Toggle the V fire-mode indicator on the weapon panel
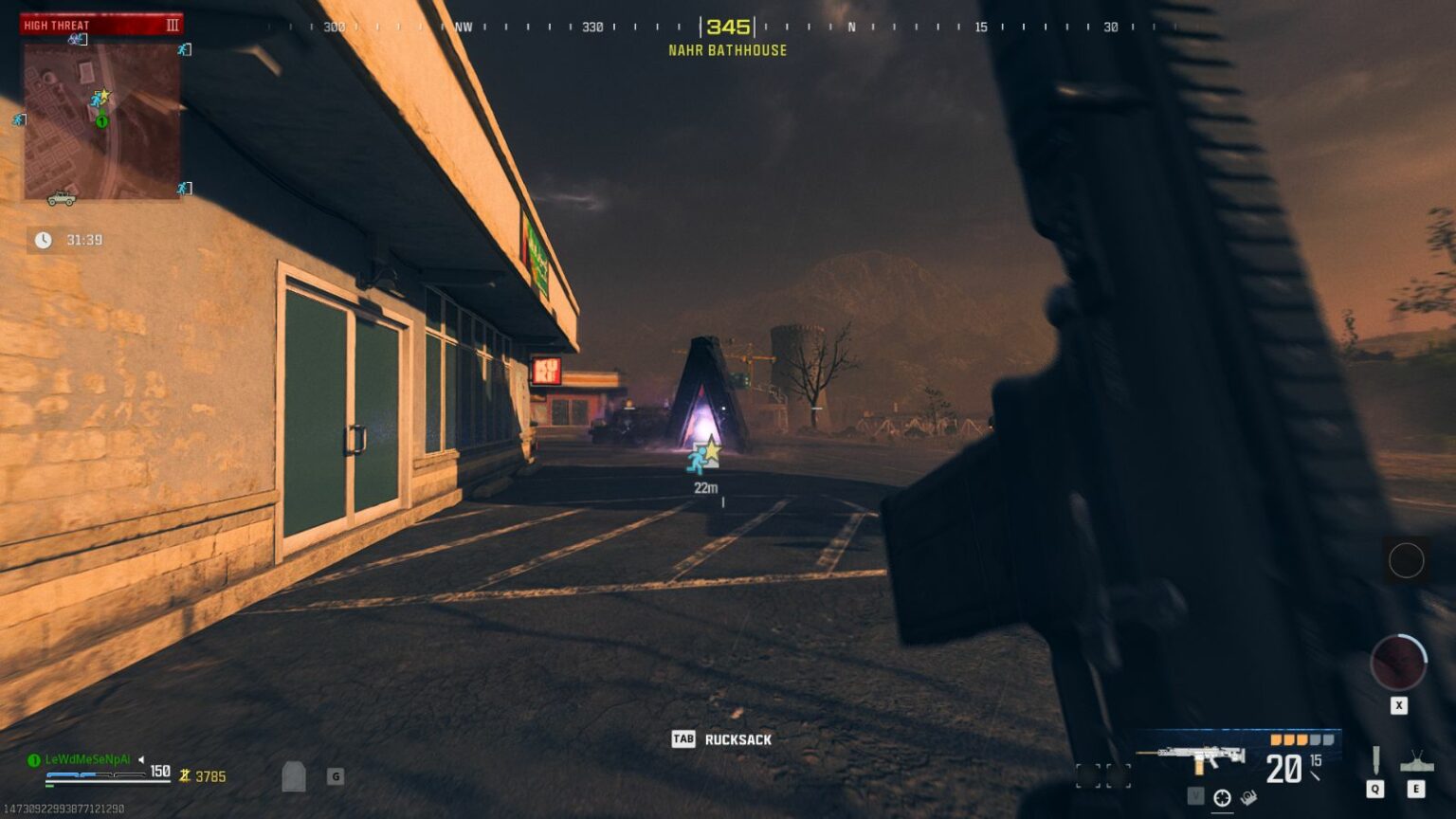This screenshot has width=1456, height=819. pos(1196,796)
